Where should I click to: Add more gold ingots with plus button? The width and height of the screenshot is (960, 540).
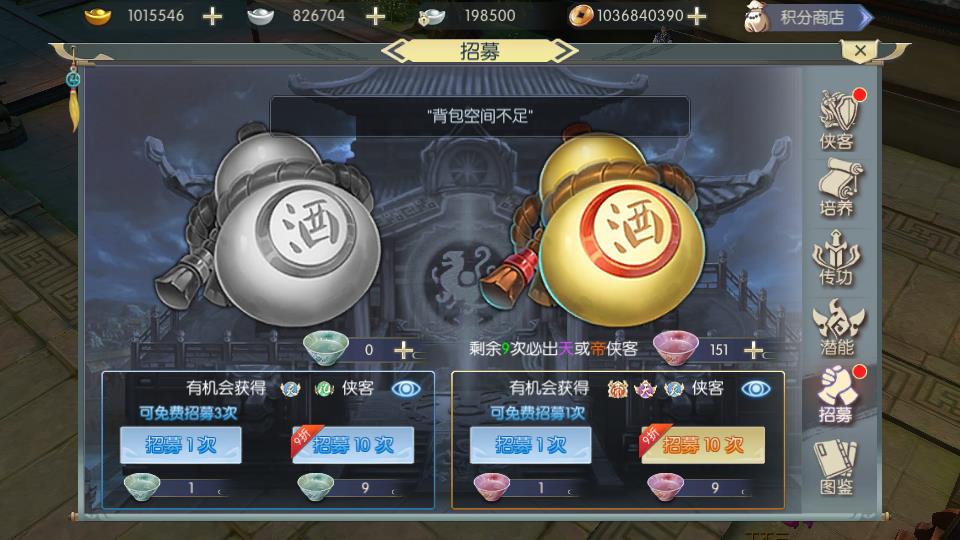pos(212,16)
